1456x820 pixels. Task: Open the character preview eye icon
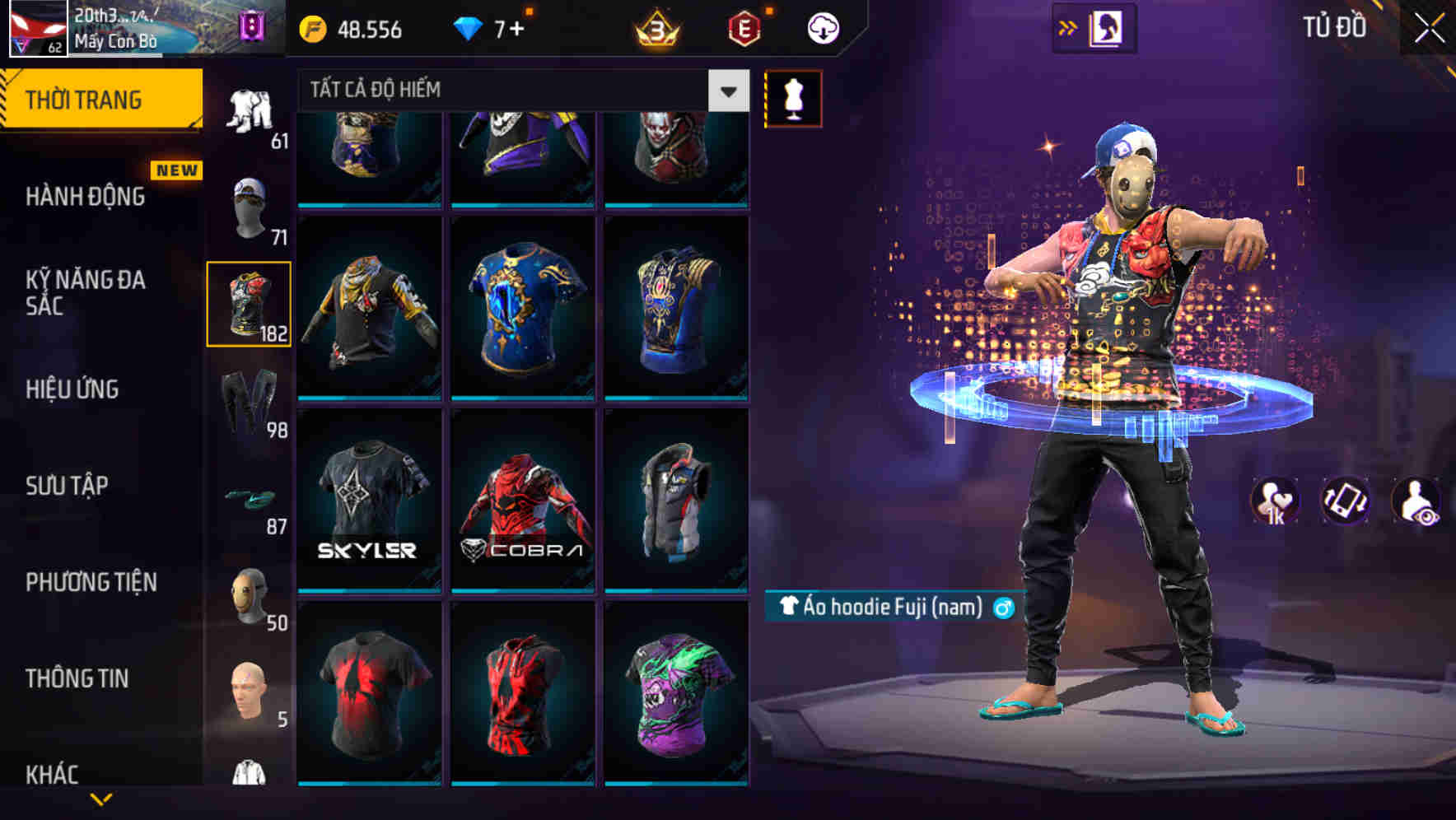tap(1416, 501)
